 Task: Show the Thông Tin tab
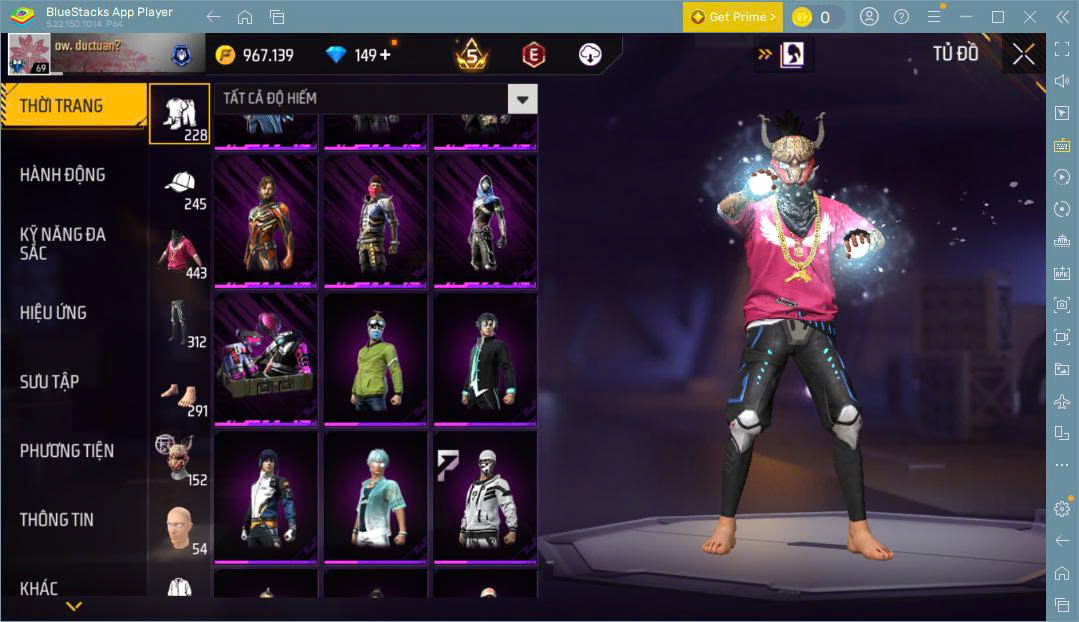click(57, 520)
